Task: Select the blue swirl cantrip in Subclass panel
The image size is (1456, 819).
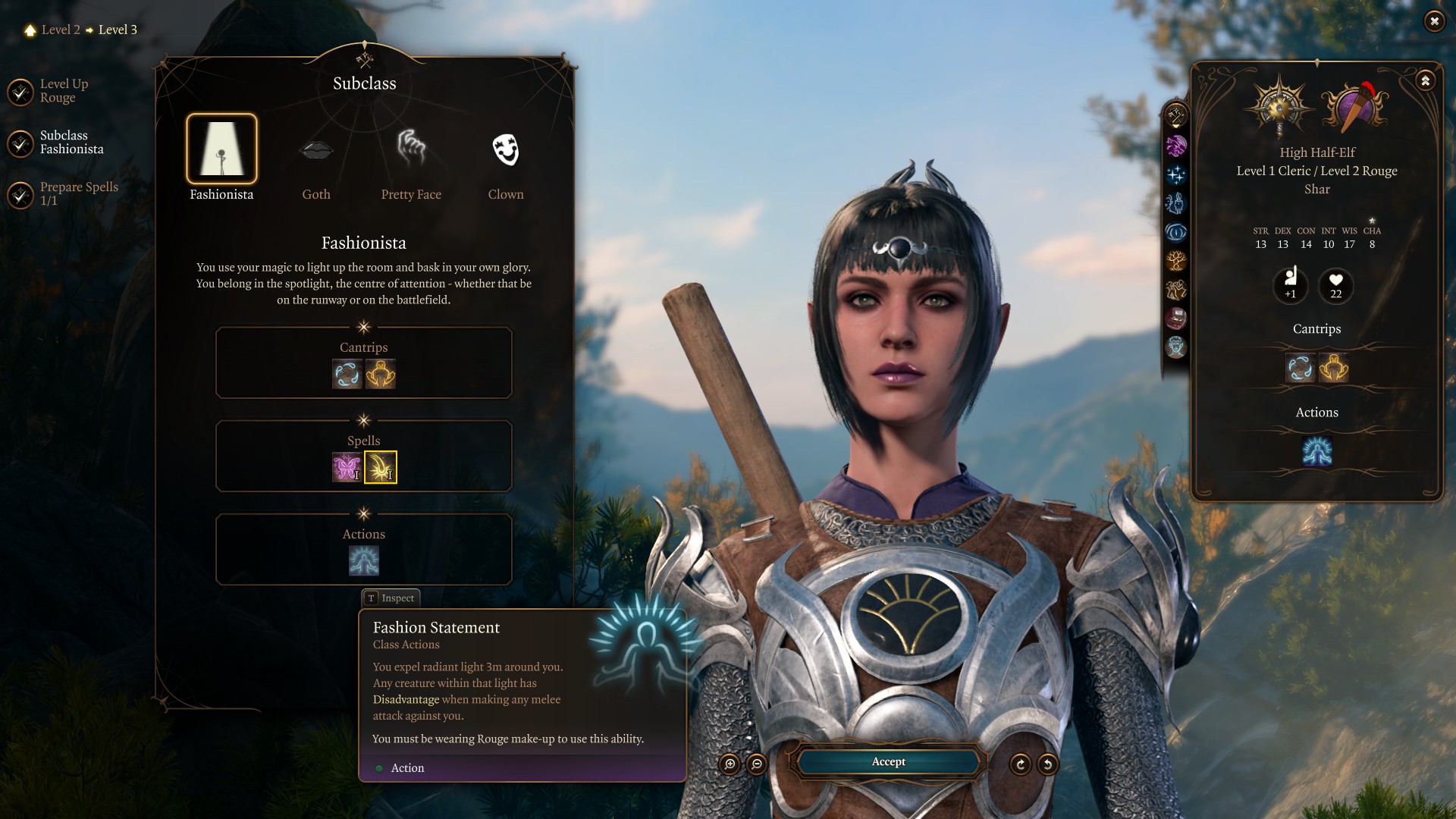Action: coord(347,374)
